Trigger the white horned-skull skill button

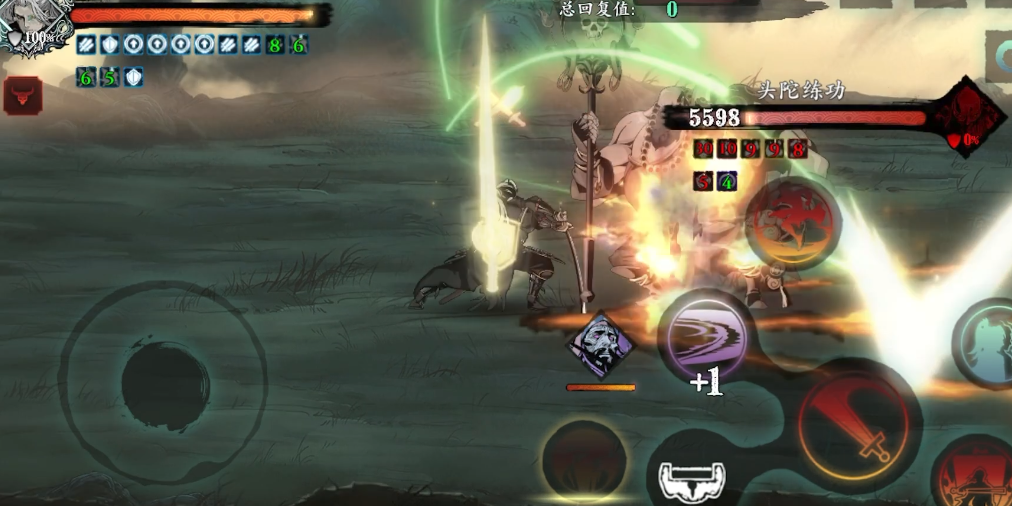692,480
